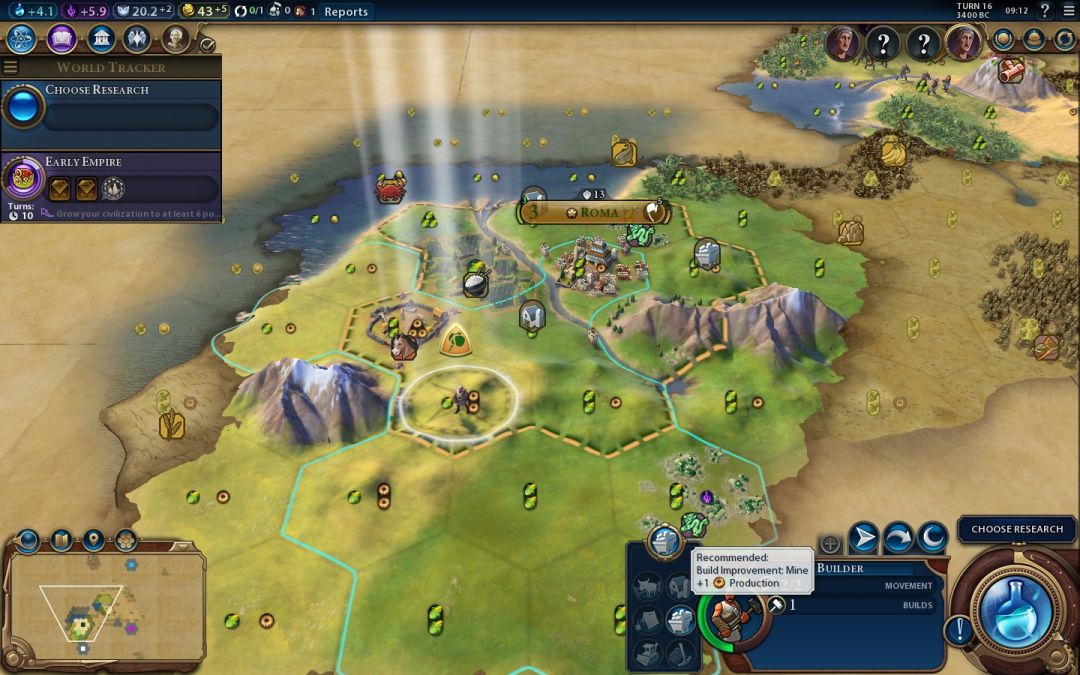Open the technology tree button
Screen dimensions: 1080x675
point(22,39)
